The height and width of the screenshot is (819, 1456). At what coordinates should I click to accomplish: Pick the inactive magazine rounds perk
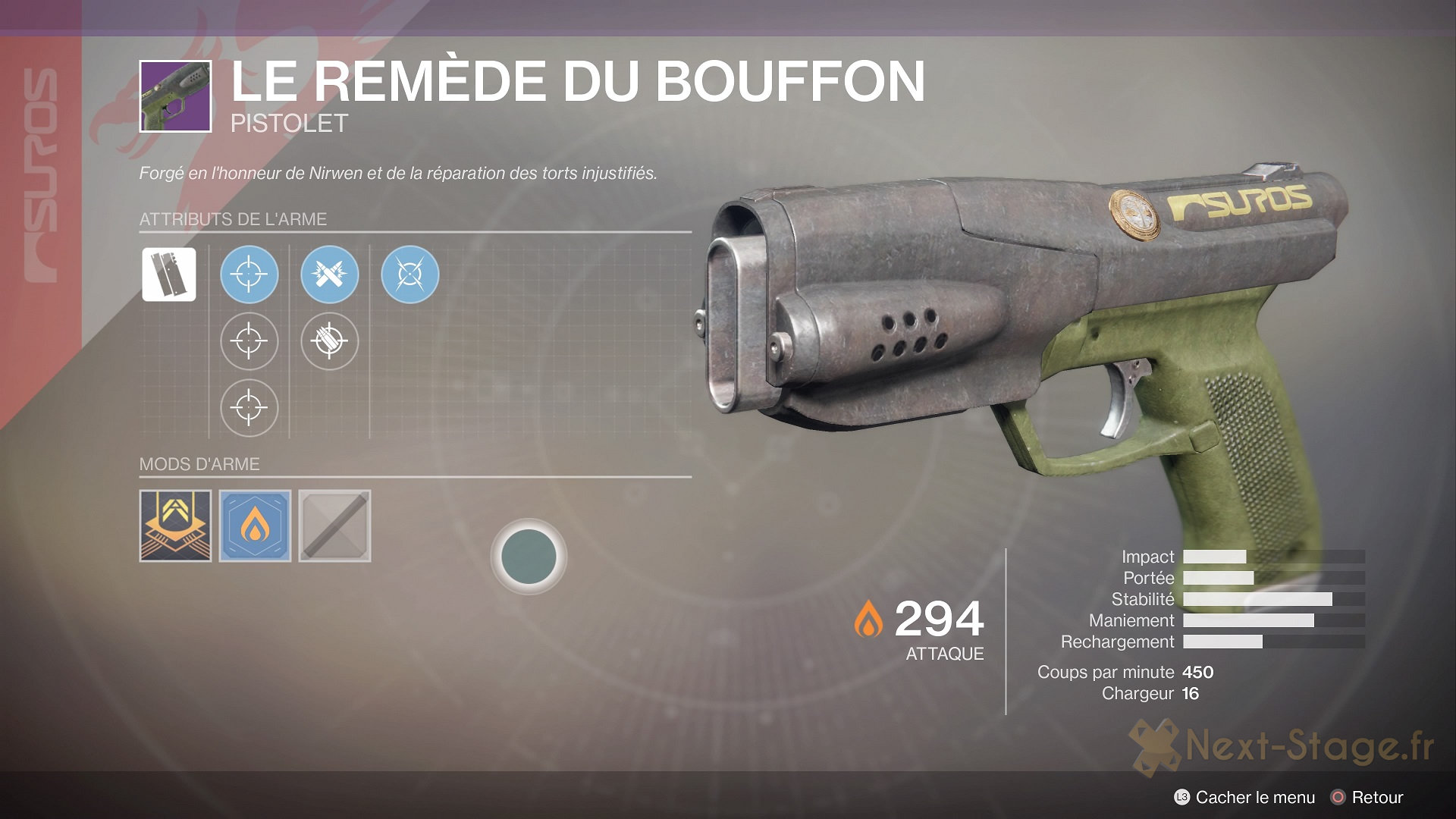[x=329, y=341]
